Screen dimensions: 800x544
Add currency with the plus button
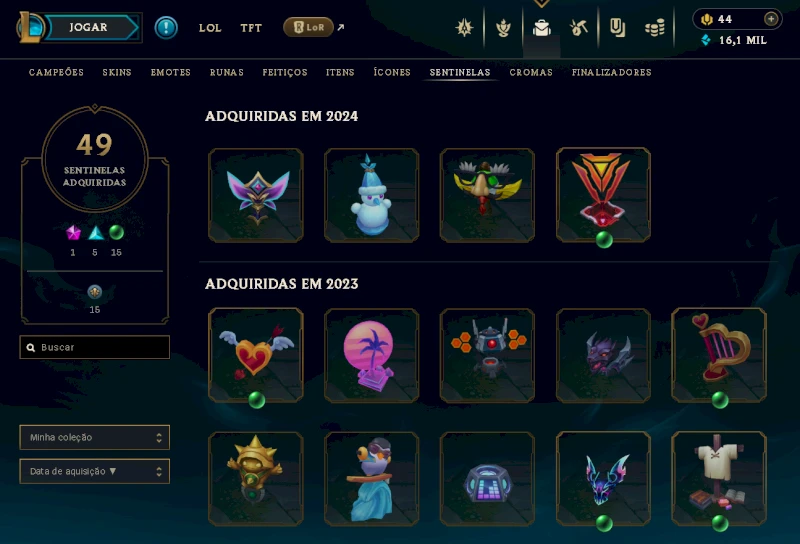tap(771, 19)
